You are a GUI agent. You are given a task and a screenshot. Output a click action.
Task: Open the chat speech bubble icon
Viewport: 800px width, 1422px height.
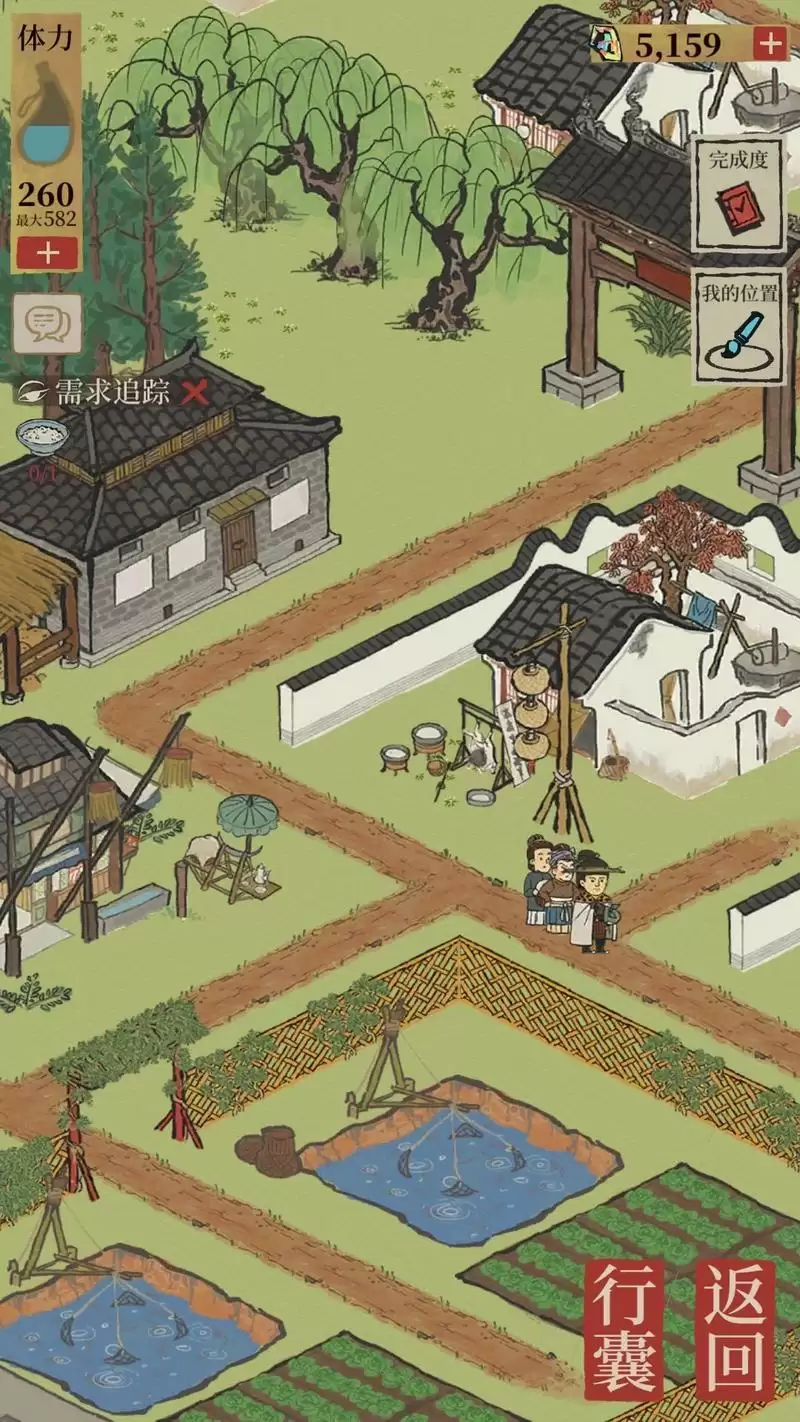(46, 322)
